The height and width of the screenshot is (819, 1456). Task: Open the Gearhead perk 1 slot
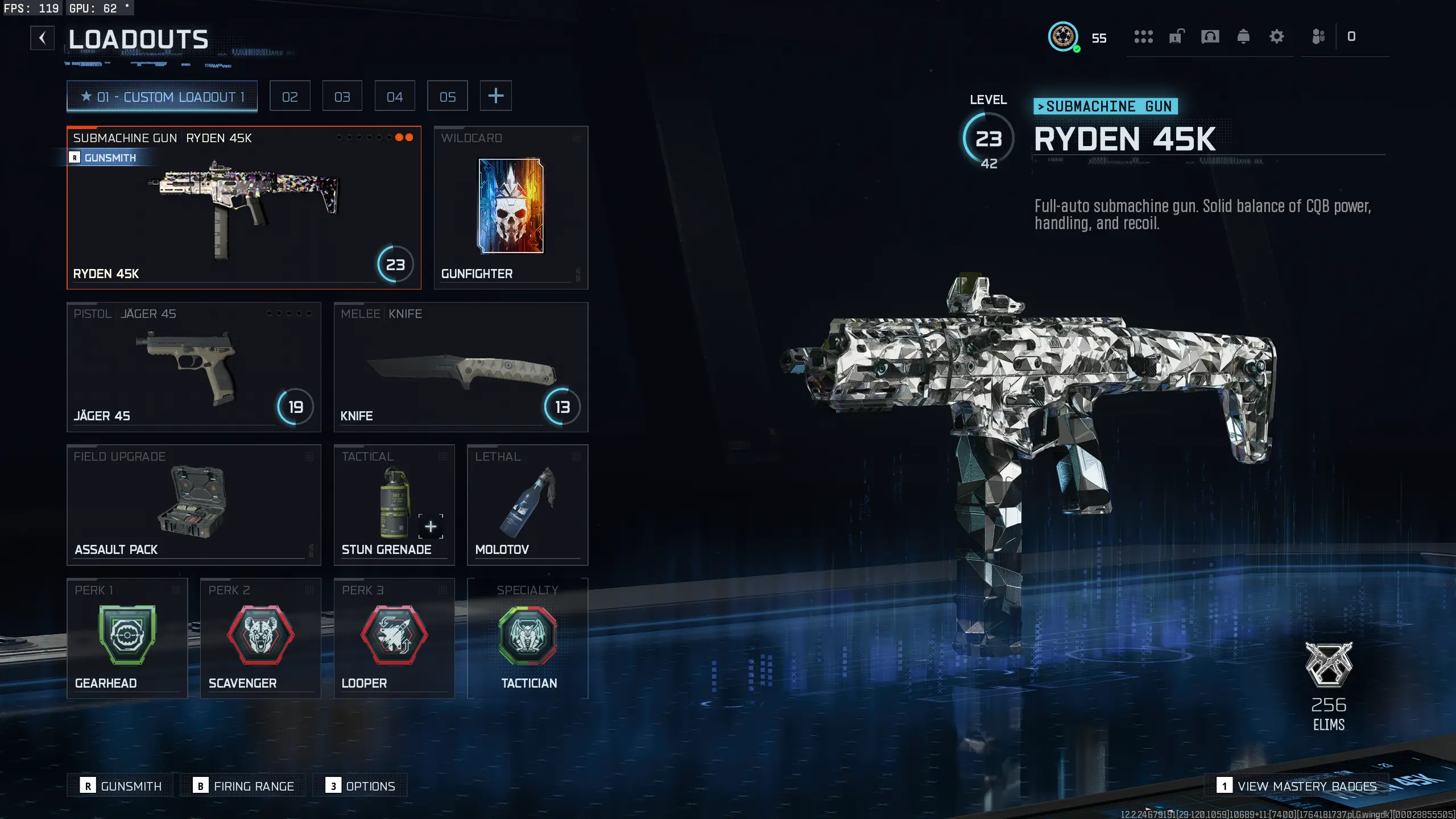pyautogui.click(x=127, y=638)
